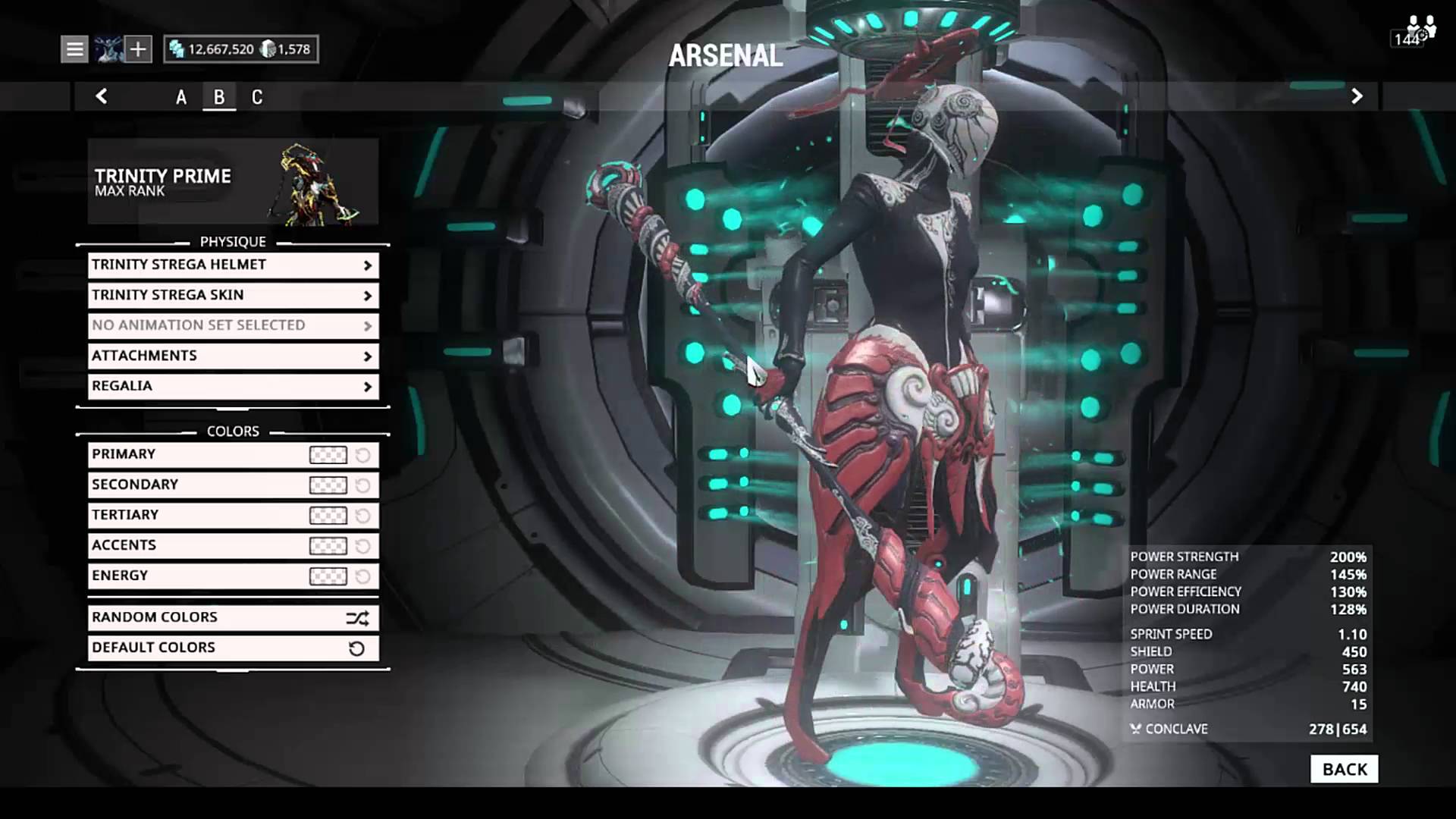This screenshot has height=819, width=1456.
Task: Click the Back button
Action: point(1344,769)
